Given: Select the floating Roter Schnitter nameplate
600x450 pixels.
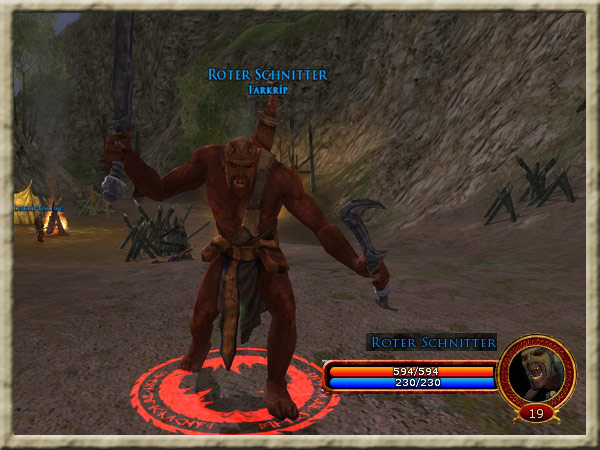Looking at the screenshot, I should (267, 75).
